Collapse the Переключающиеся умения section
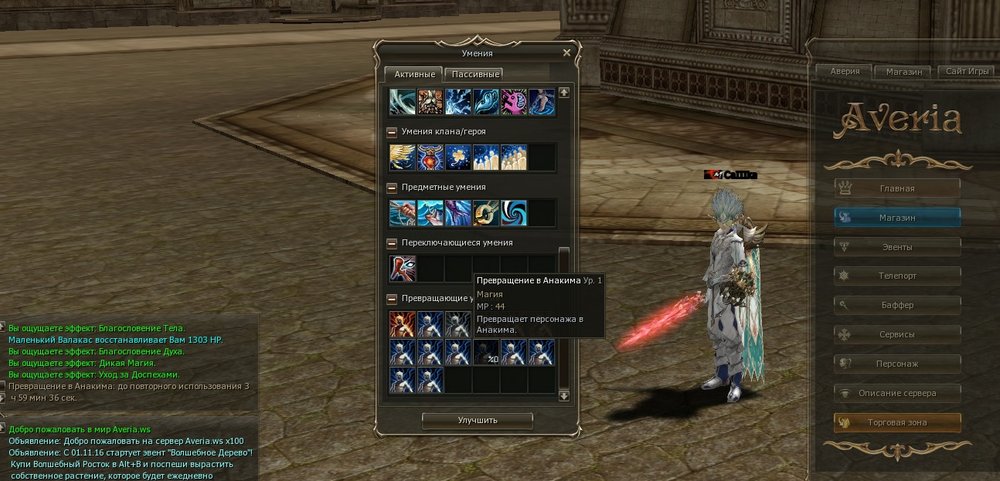The width and height of the screenshot is (1000, 481). [x=392, y=242]
